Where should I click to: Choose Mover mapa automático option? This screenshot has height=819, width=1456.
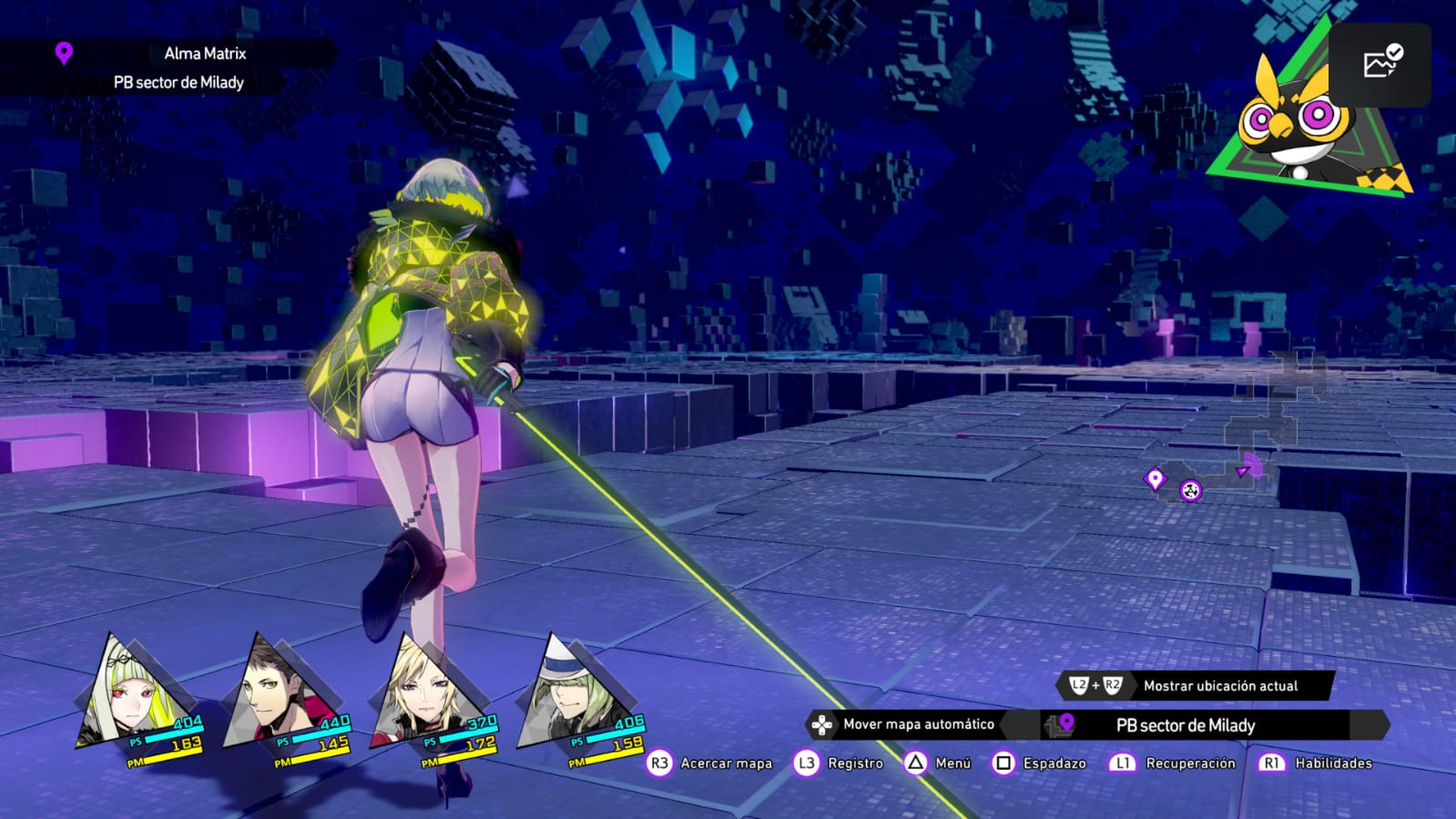click(918, 724)
